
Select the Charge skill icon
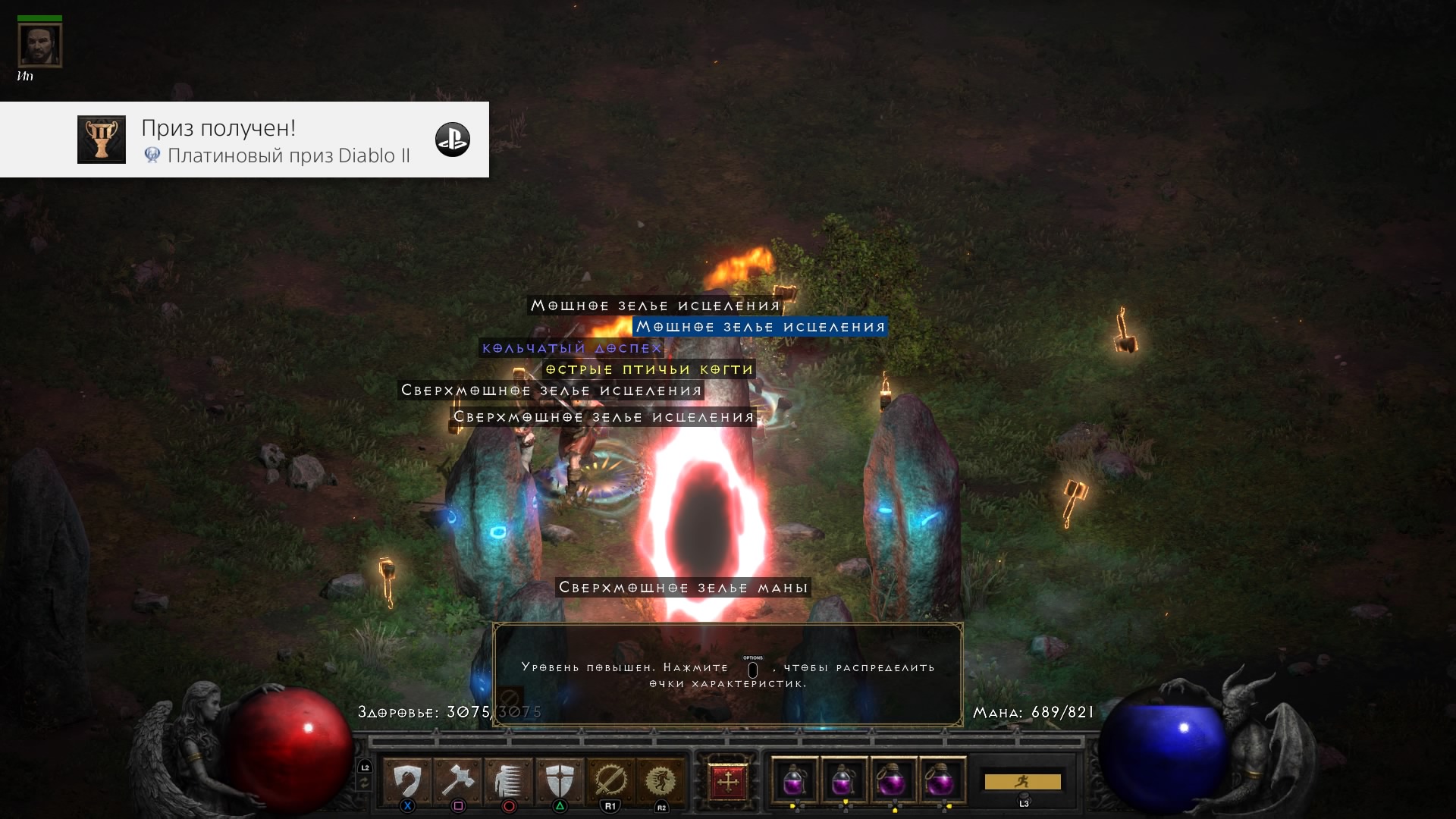click(x=508, y=780)
